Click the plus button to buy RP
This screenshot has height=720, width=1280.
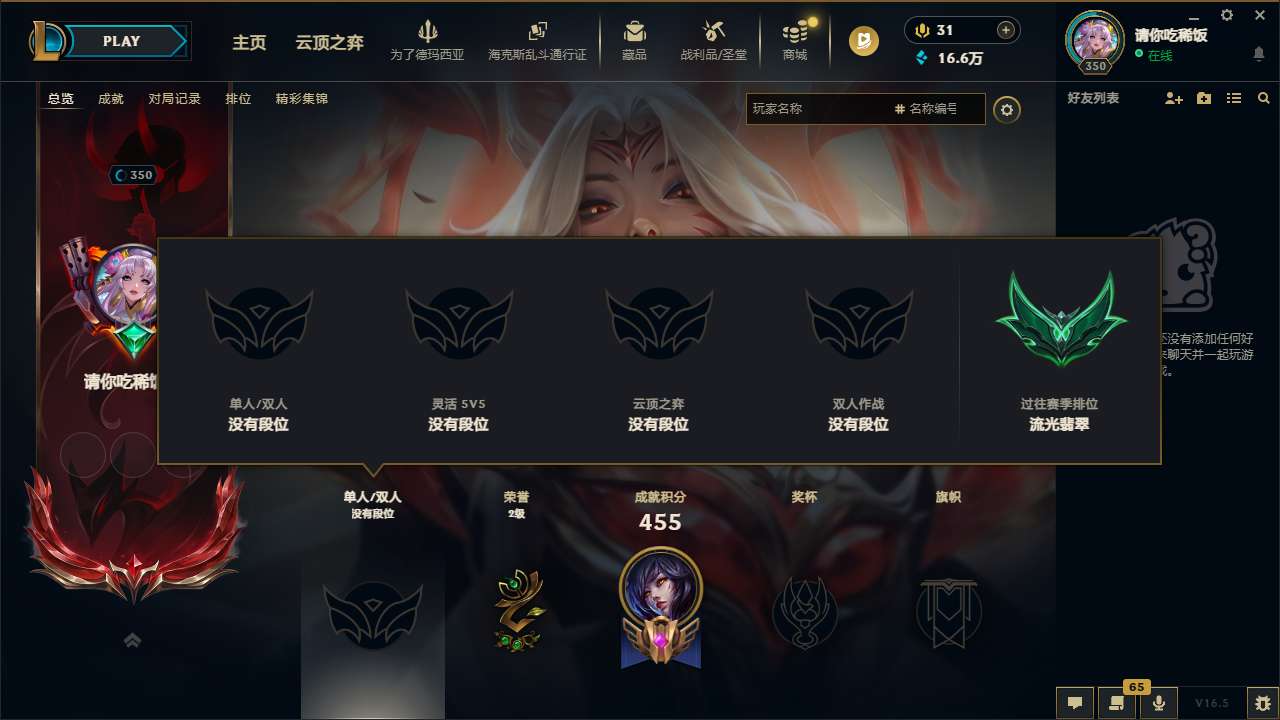[1003, 29]
